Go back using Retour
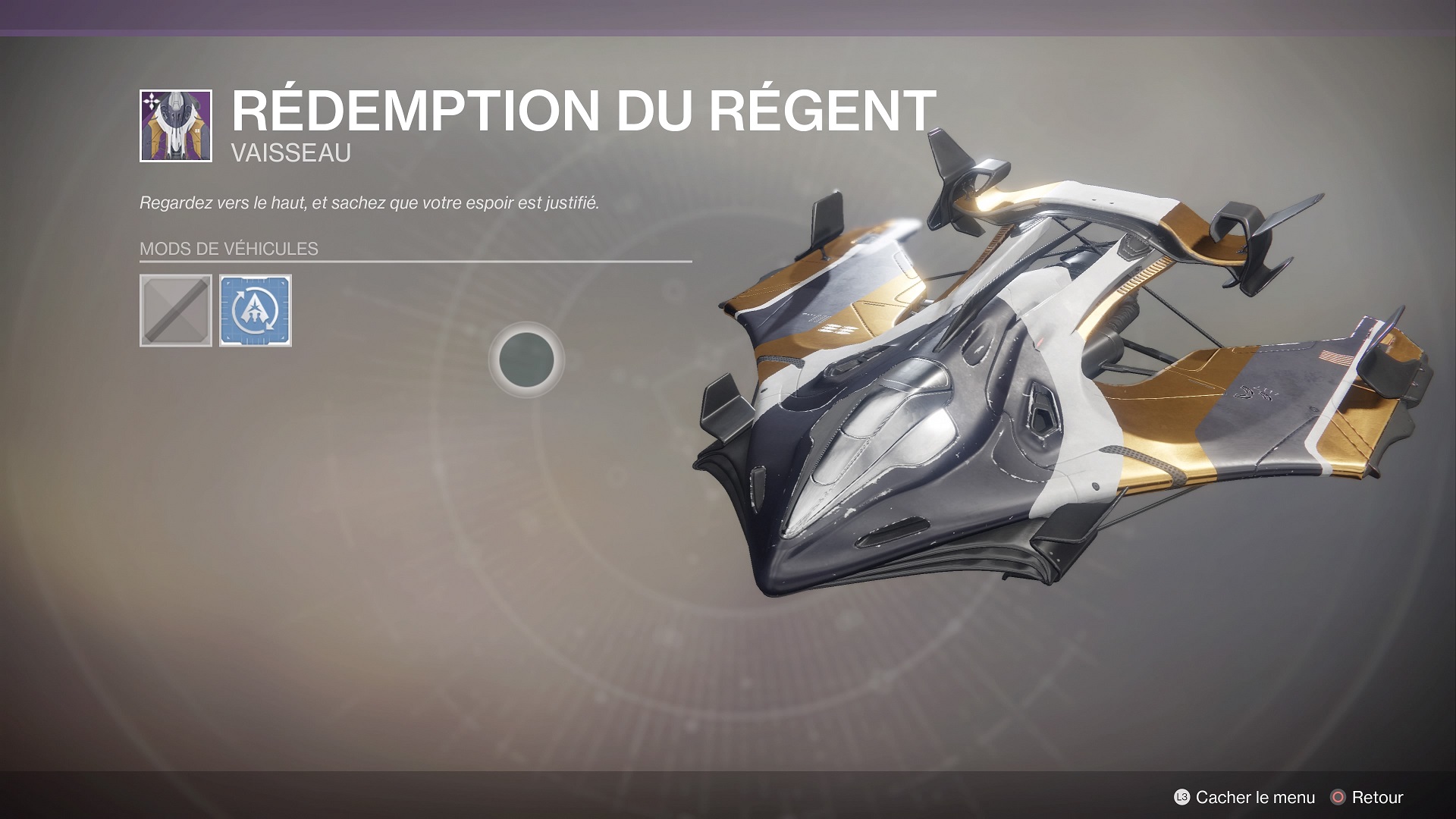The height and width of the screenshot is (819, 1456). coord(1367,797)
